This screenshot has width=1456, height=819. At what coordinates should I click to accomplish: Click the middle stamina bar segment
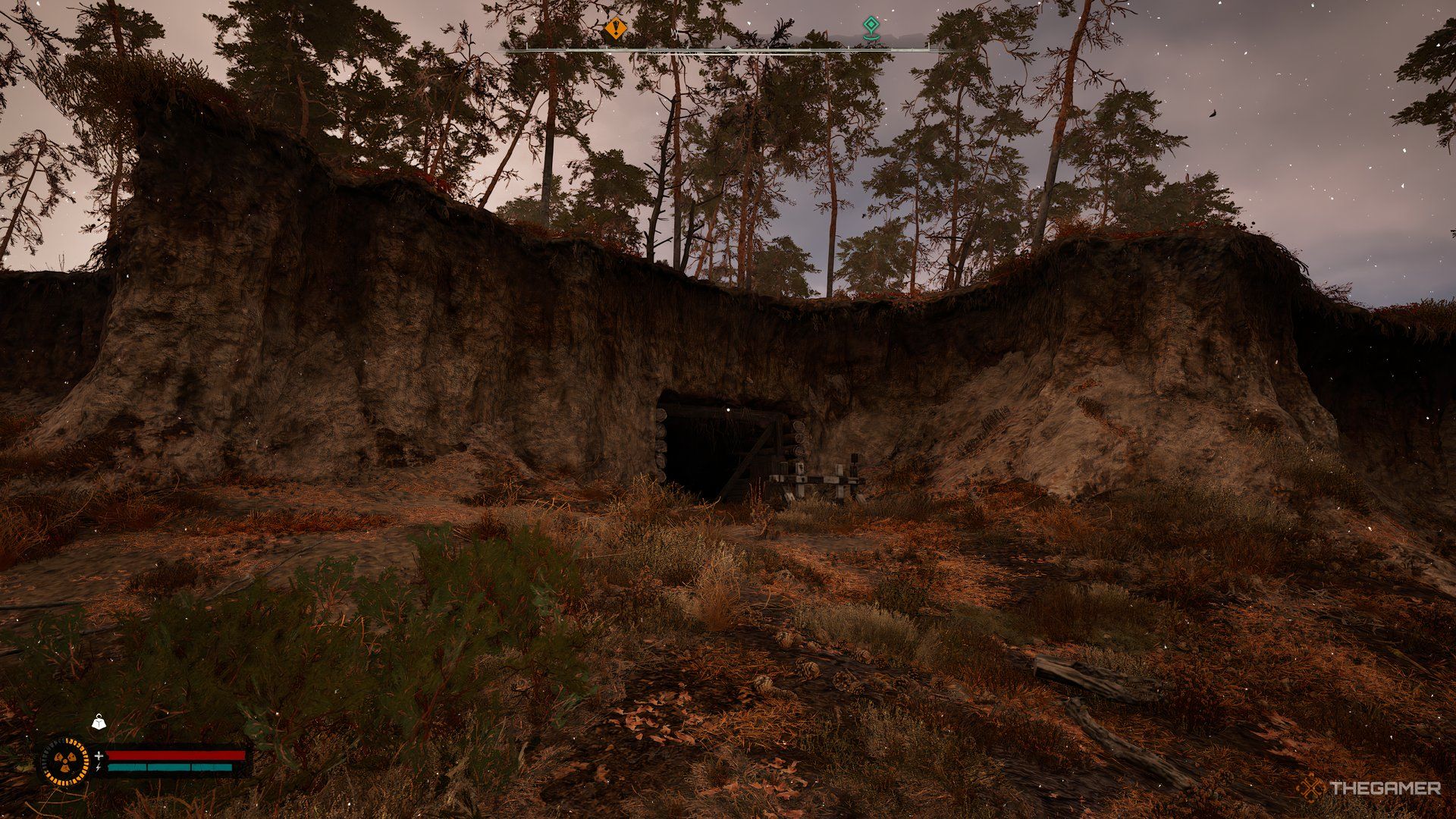coord(170,767)
